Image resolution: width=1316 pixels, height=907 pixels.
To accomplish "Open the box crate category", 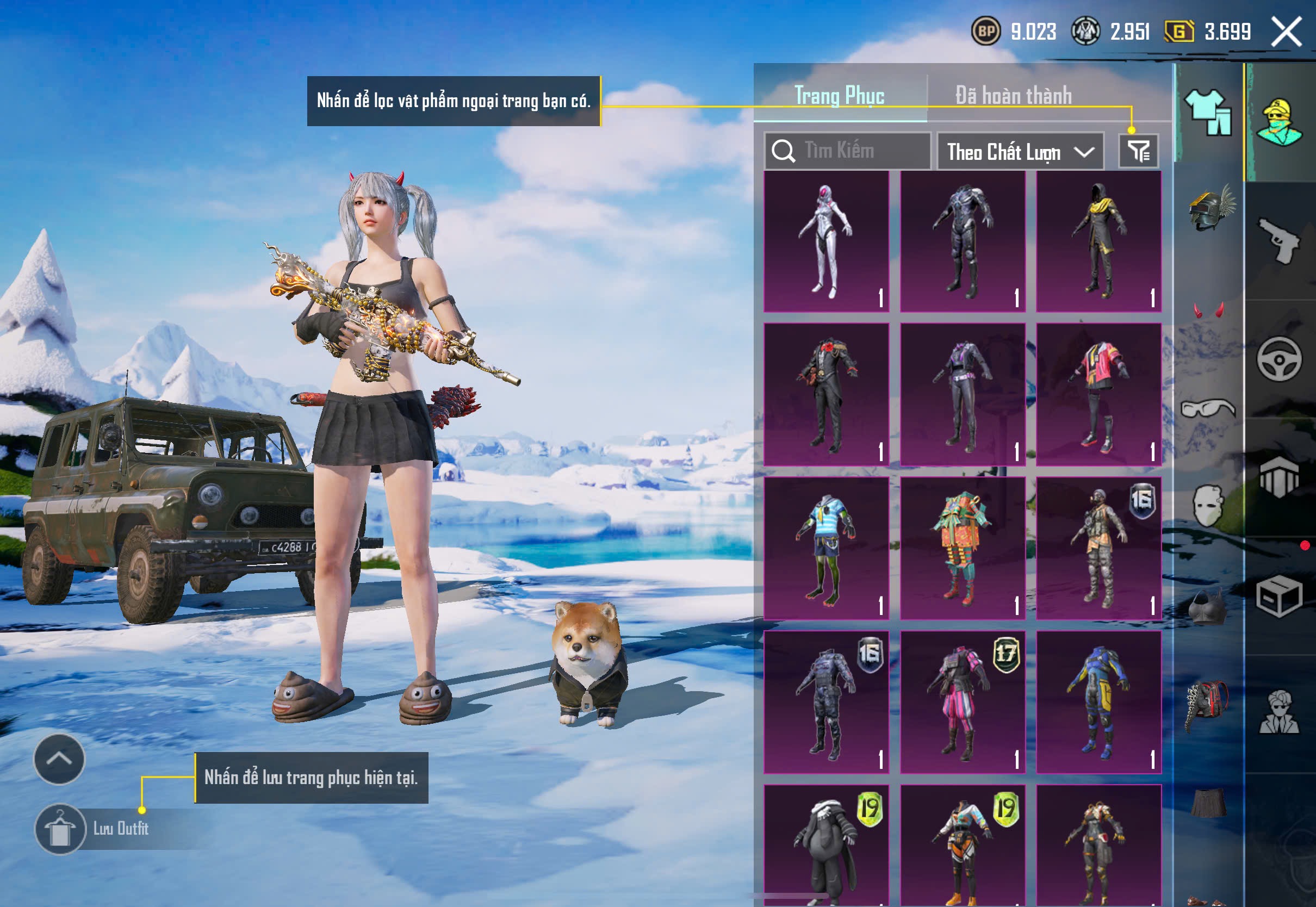I will pos(1279,597).
